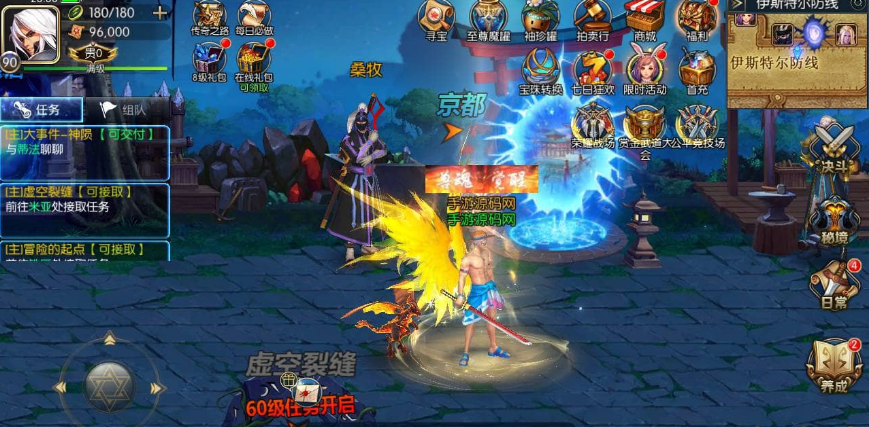Open the 七日狂欢 seven-day event
This screenshot has height=427, width=869.
(594, 70)
